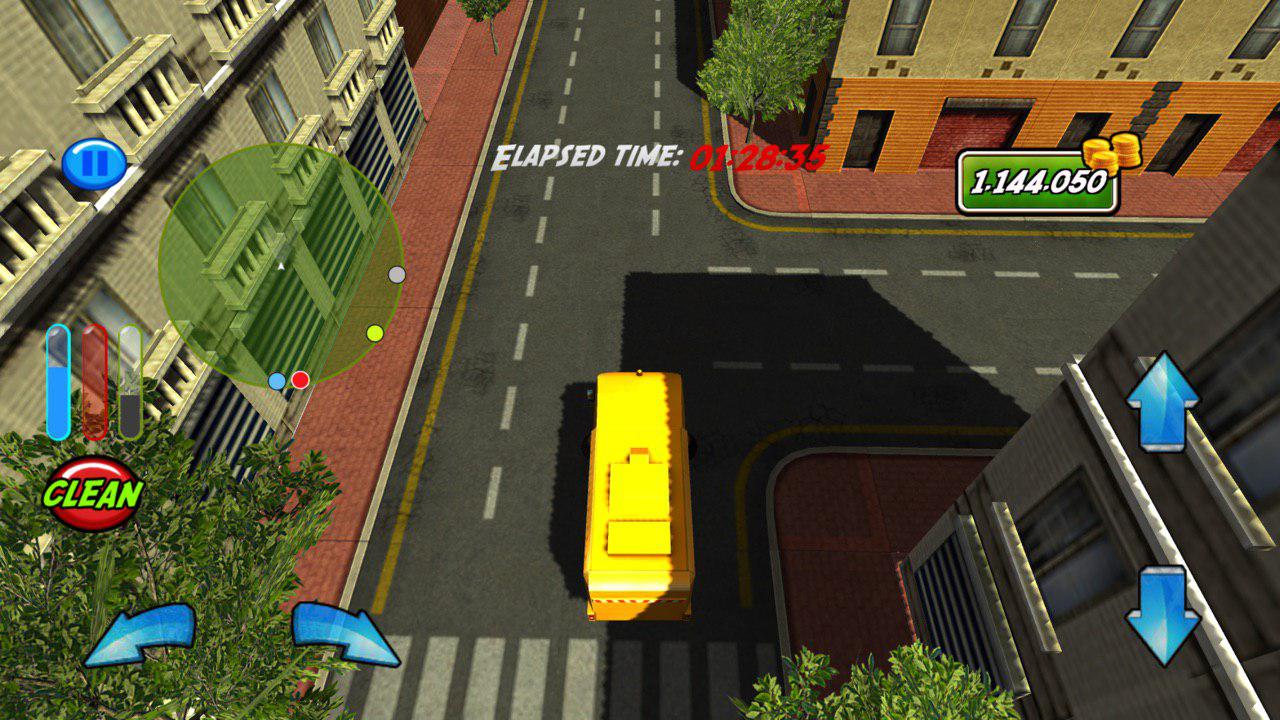
Task: Tap the red damage gauge
Action: [x=95, y=385]
